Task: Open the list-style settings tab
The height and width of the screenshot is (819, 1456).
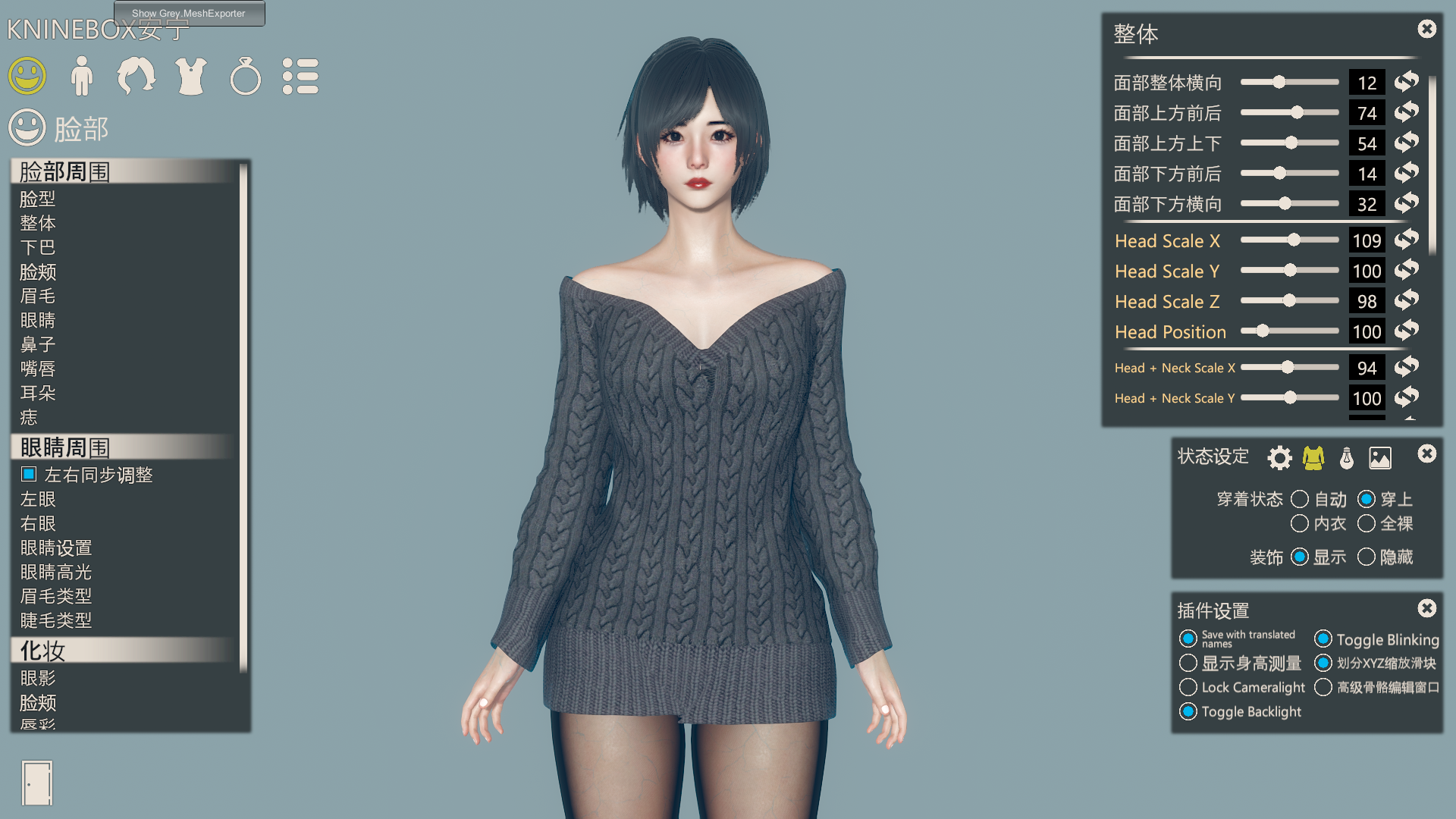Action: pos(300,77)
